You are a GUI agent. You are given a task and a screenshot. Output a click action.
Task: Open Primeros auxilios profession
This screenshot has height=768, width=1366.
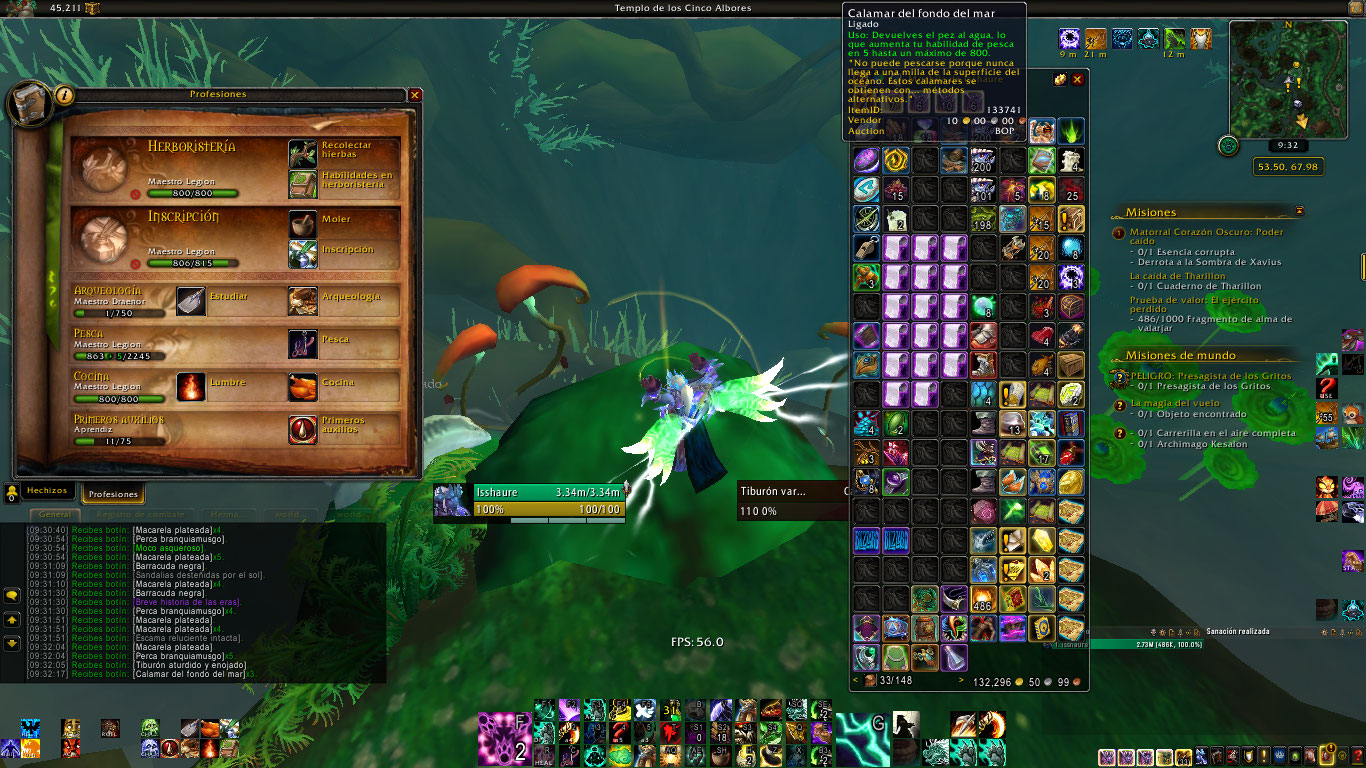pyautogui.click(x=303, y=429)
